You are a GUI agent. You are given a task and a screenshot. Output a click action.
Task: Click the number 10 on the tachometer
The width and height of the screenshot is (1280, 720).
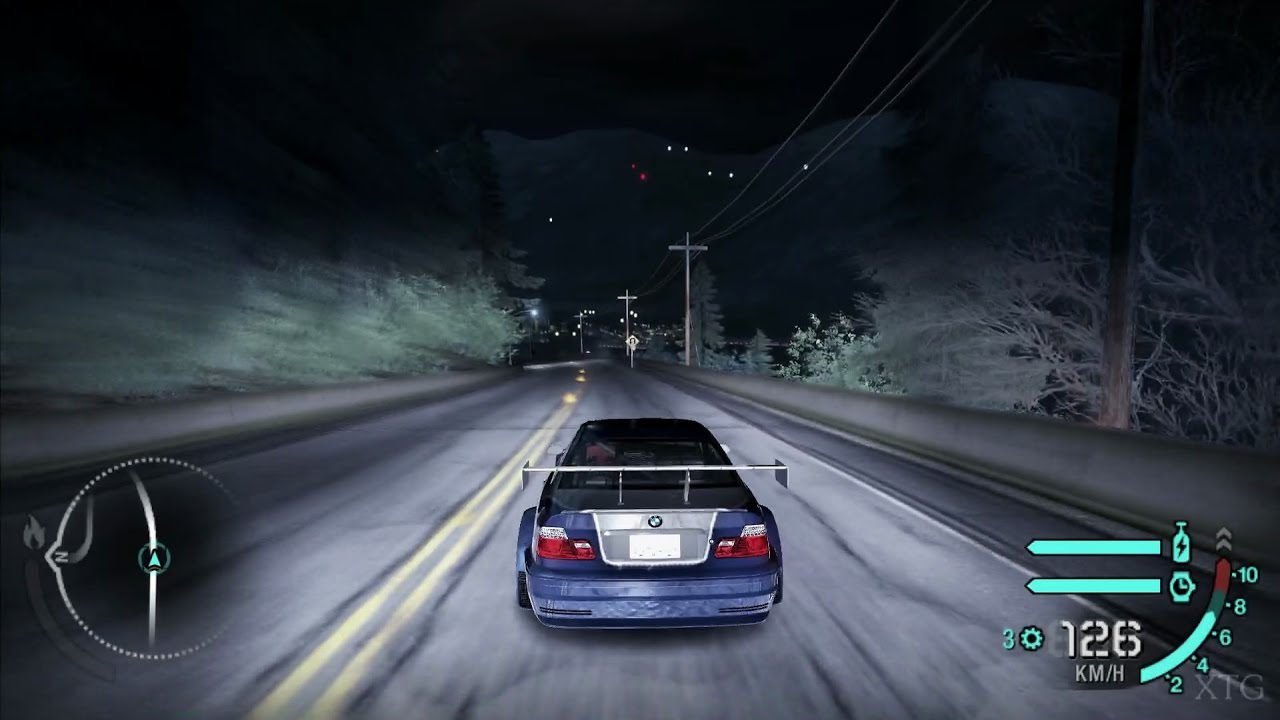coord(1248,574)
